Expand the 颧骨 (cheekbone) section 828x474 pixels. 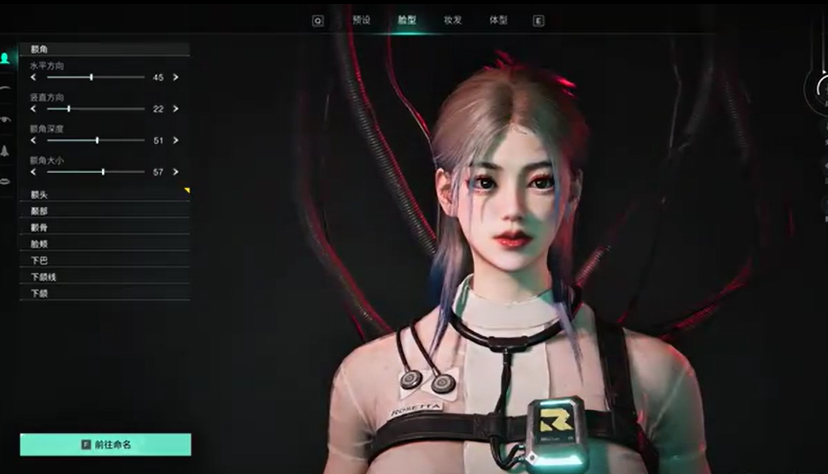pyautogui.click(x=104, y=227)
